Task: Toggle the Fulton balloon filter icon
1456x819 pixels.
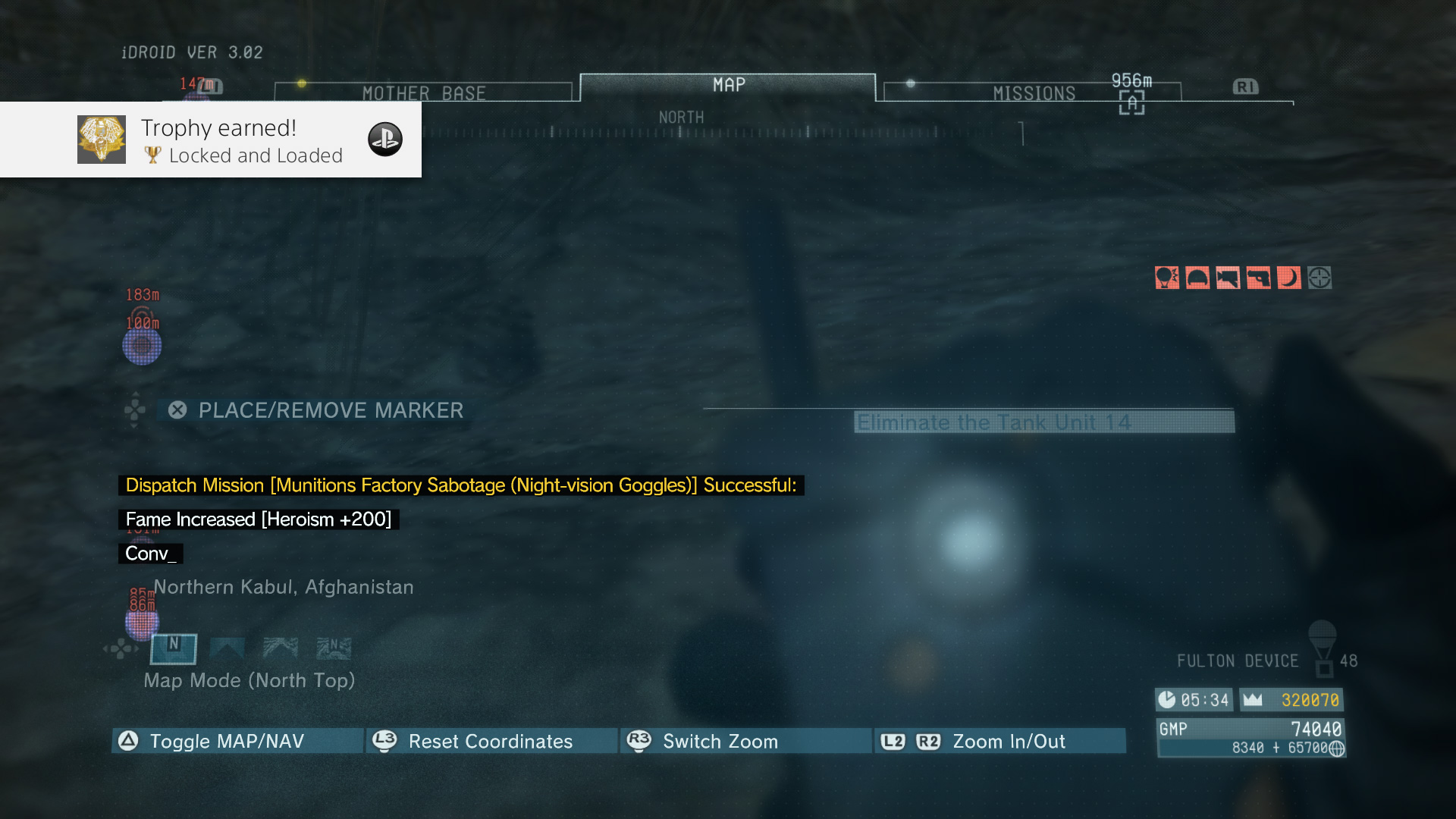Action: click(x=1167, y=278)
